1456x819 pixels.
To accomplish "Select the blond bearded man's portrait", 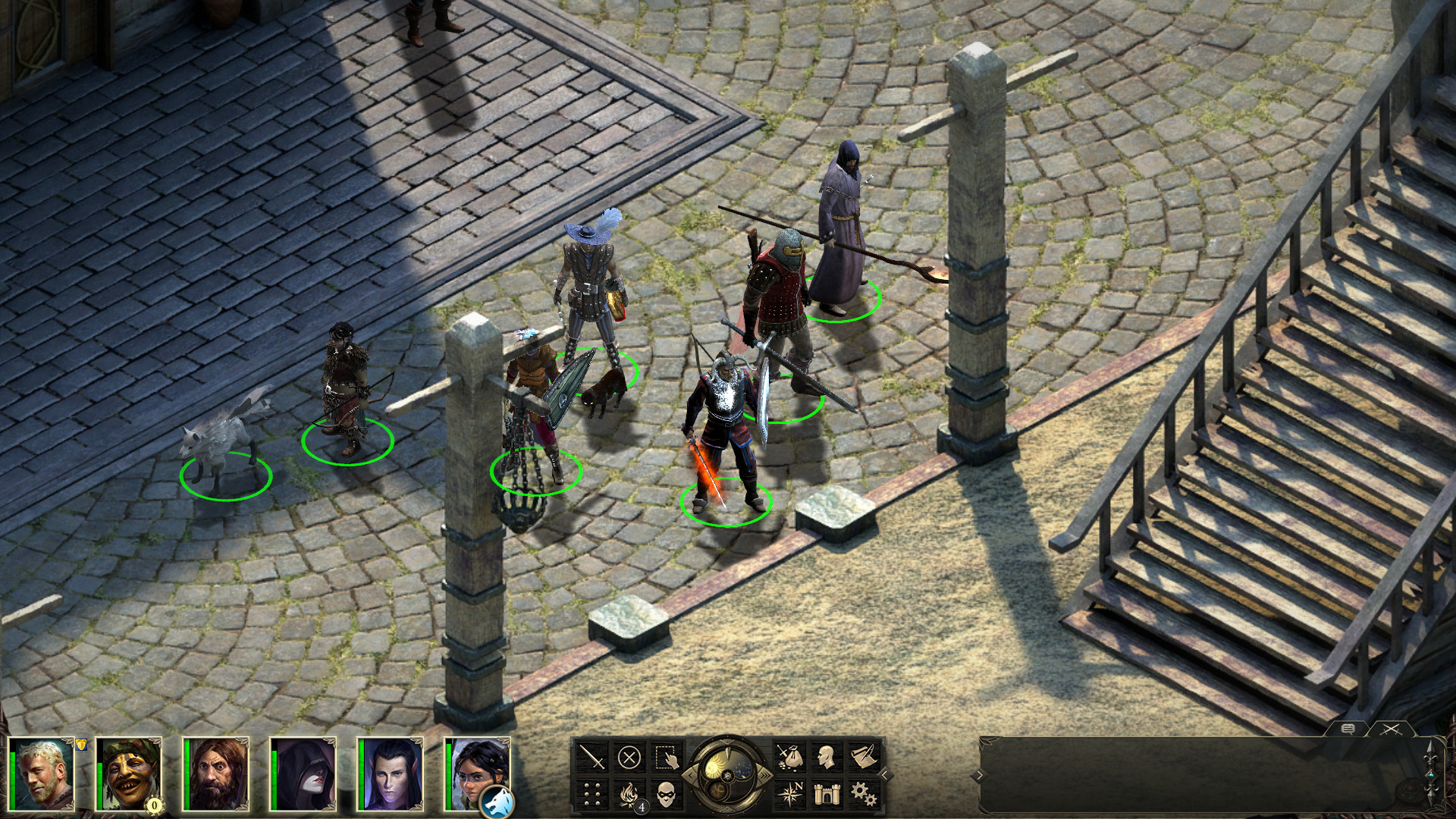I will pyautogui.click(x=42, y=774).
